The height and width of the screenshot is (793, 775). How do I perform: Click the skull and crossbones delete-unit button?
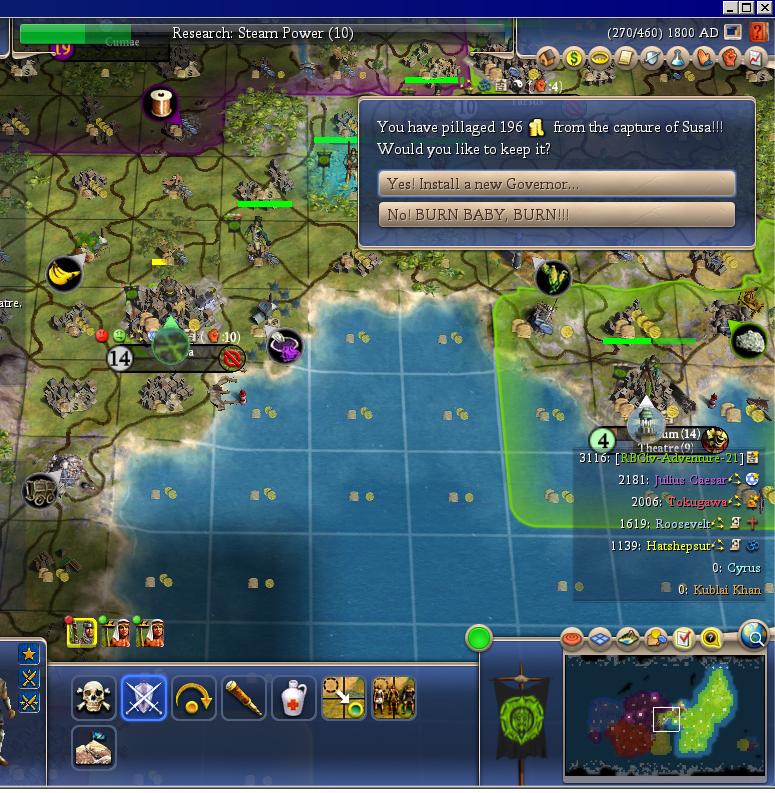94,698
